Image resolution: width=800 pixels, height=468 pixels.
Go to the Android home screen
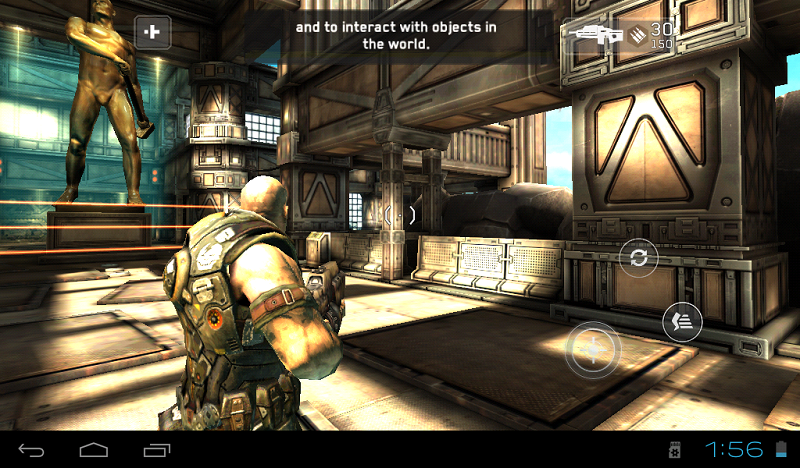pos(94,449)
